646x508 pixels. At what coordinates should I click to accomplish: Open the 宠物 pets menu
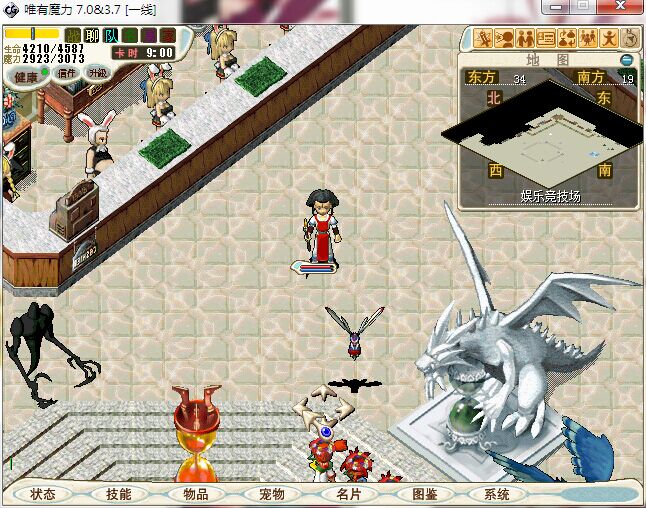272,494
